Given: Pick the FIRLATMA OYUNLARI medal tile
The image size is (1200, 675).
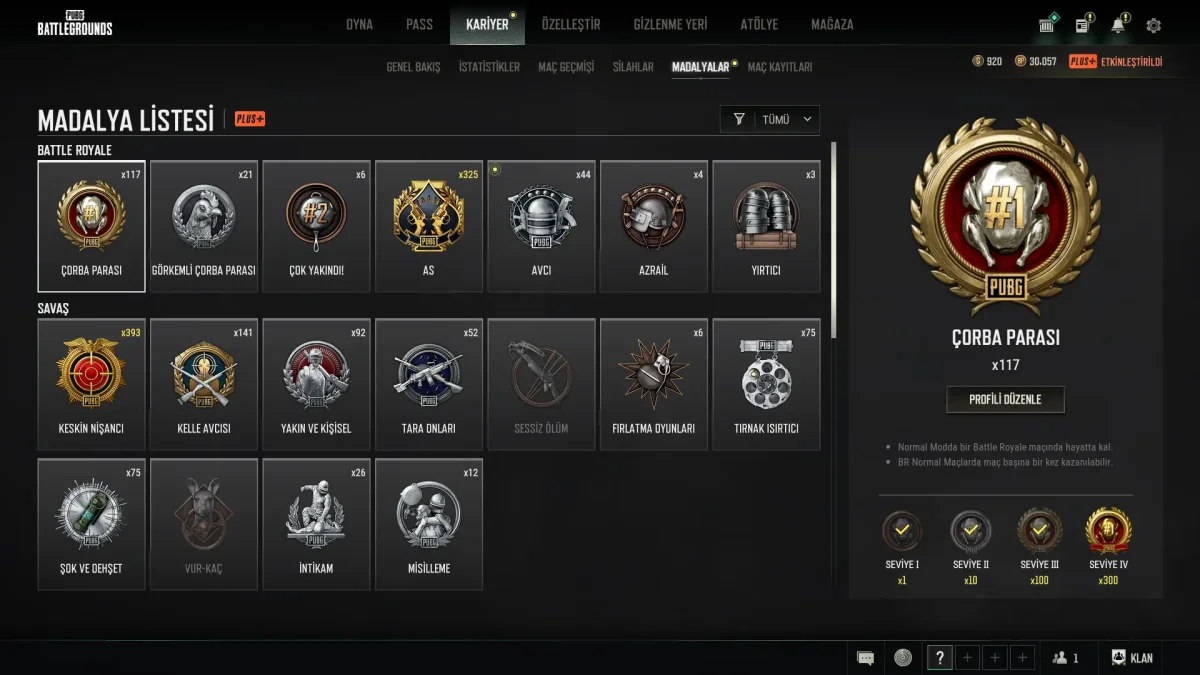Looking at the screenshot, I should [654, 385].
